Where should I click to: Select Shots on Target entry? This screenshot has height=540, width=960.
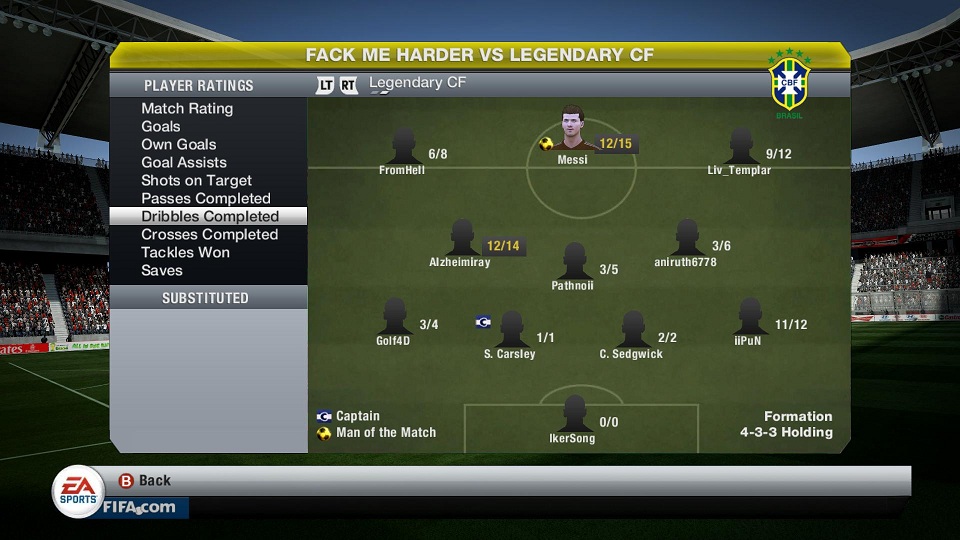(x=196, y=180)
